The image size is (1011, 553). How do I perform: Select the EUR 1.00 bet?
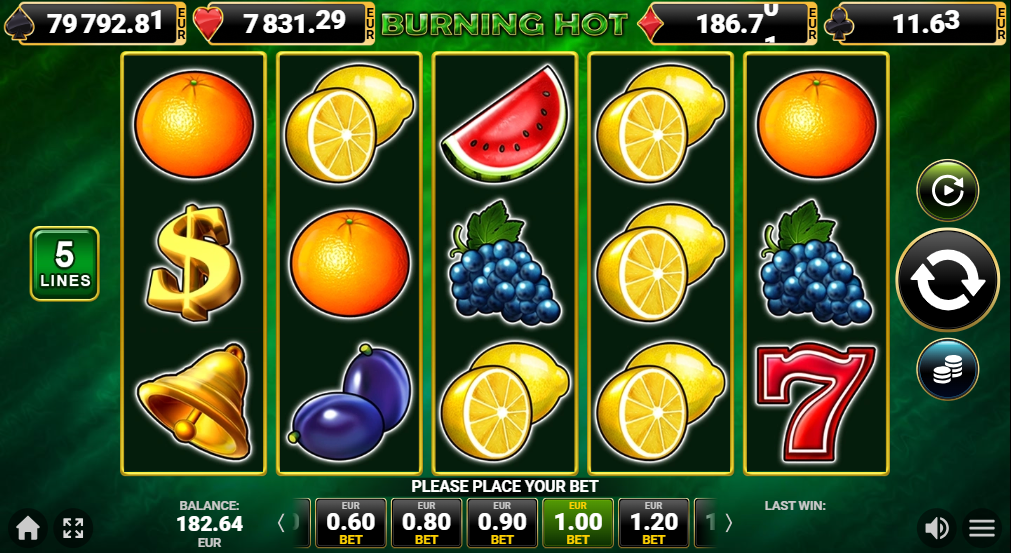coord(578,523)
